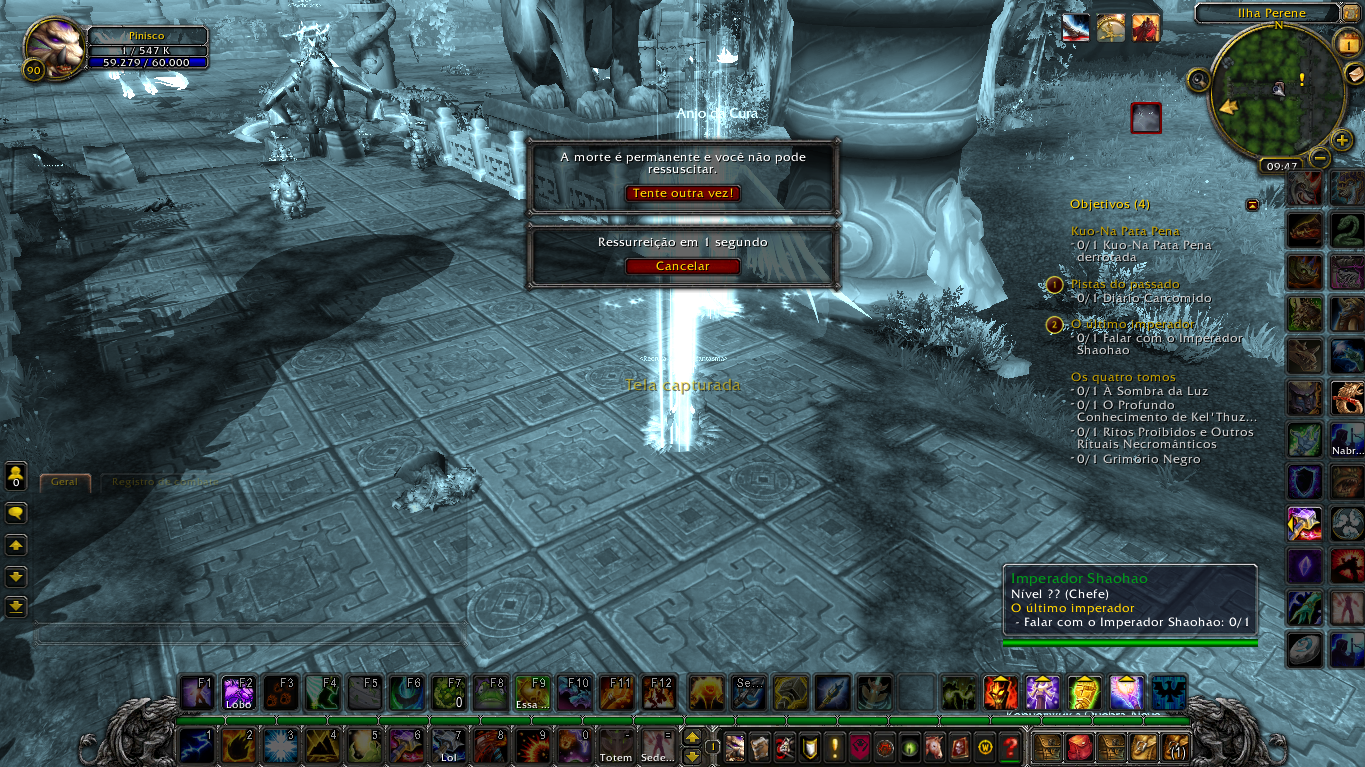Cast the lightning bolt ability in slot 1
Viewport: 1365px width, 767px height.
(x=196, y=746)
